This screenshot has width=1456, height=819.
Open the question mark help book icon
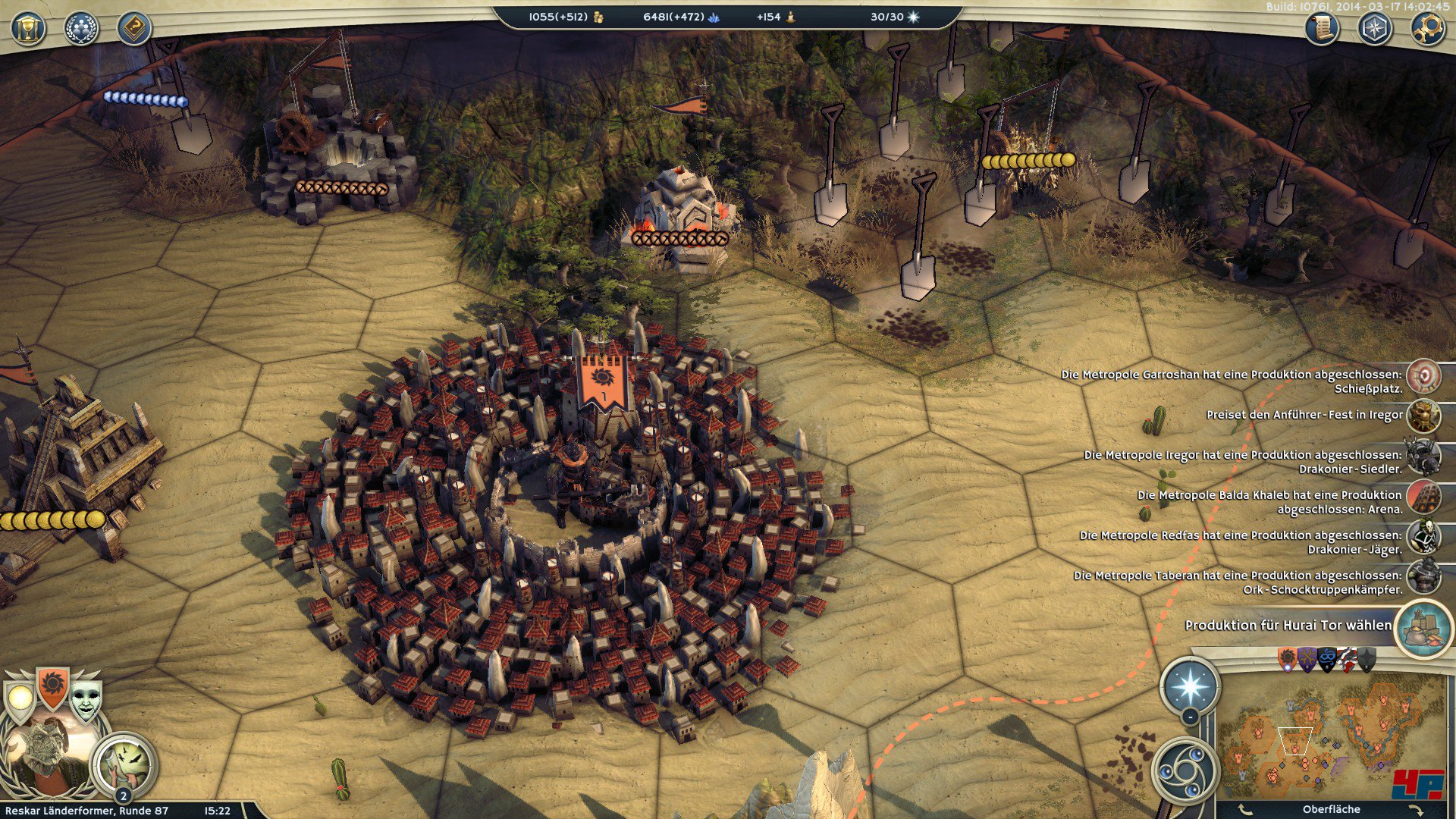pyautogui.click(x=134, y=29)
